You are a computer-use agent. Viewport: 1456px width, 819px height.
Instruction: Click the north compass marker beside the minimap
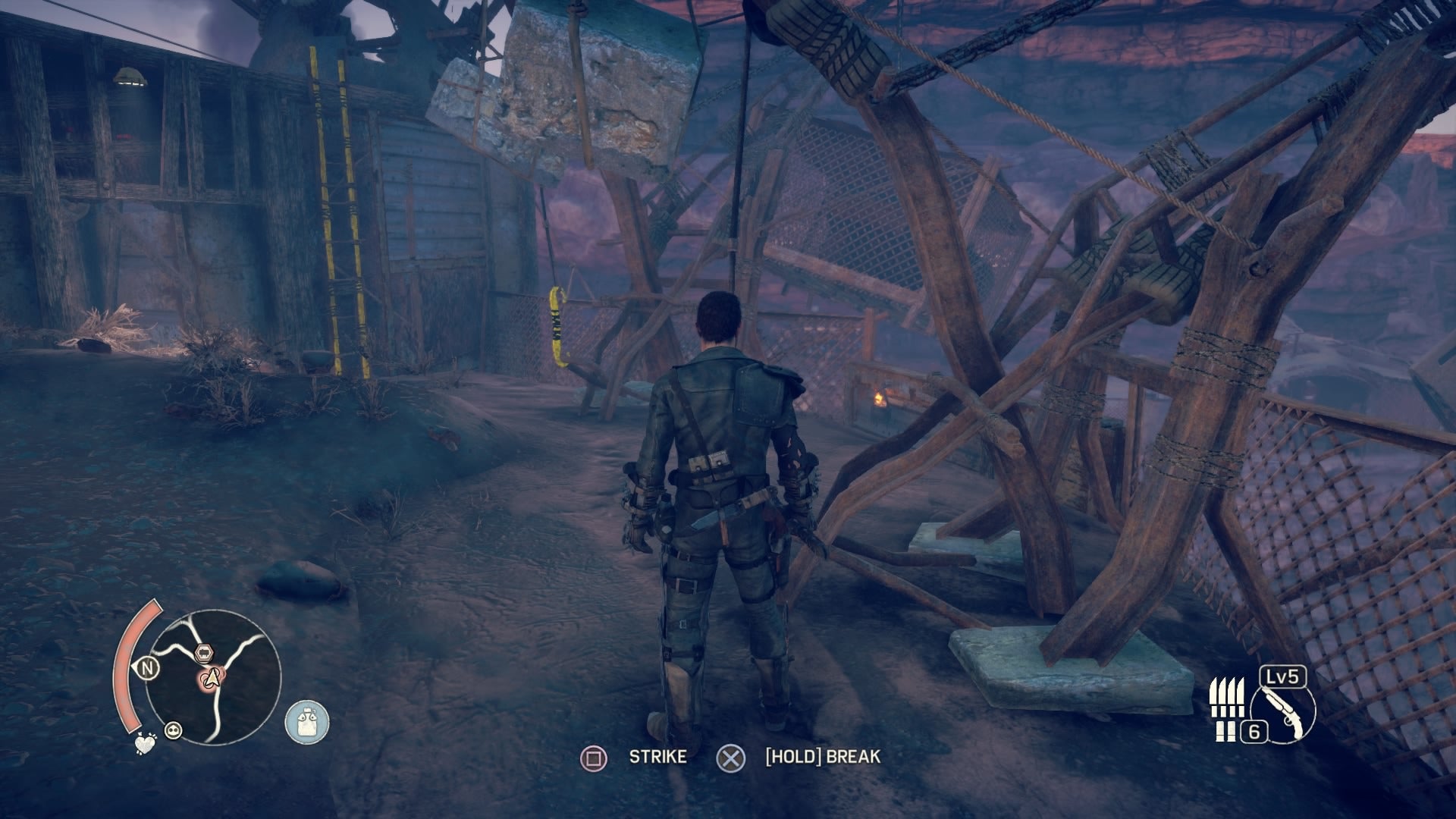pos(149,667)
